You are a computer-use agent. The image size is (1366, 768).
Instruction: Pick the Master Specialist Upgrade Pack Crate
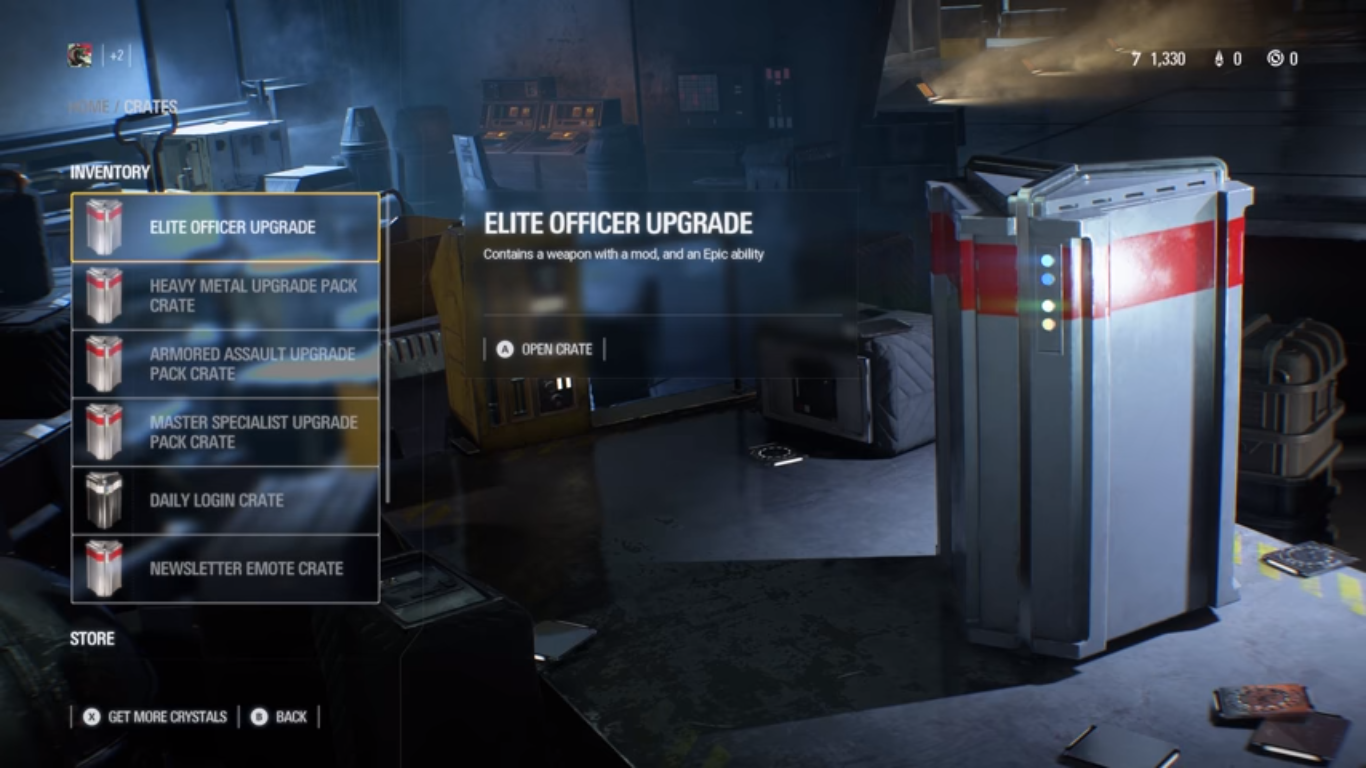coord(225,432)
